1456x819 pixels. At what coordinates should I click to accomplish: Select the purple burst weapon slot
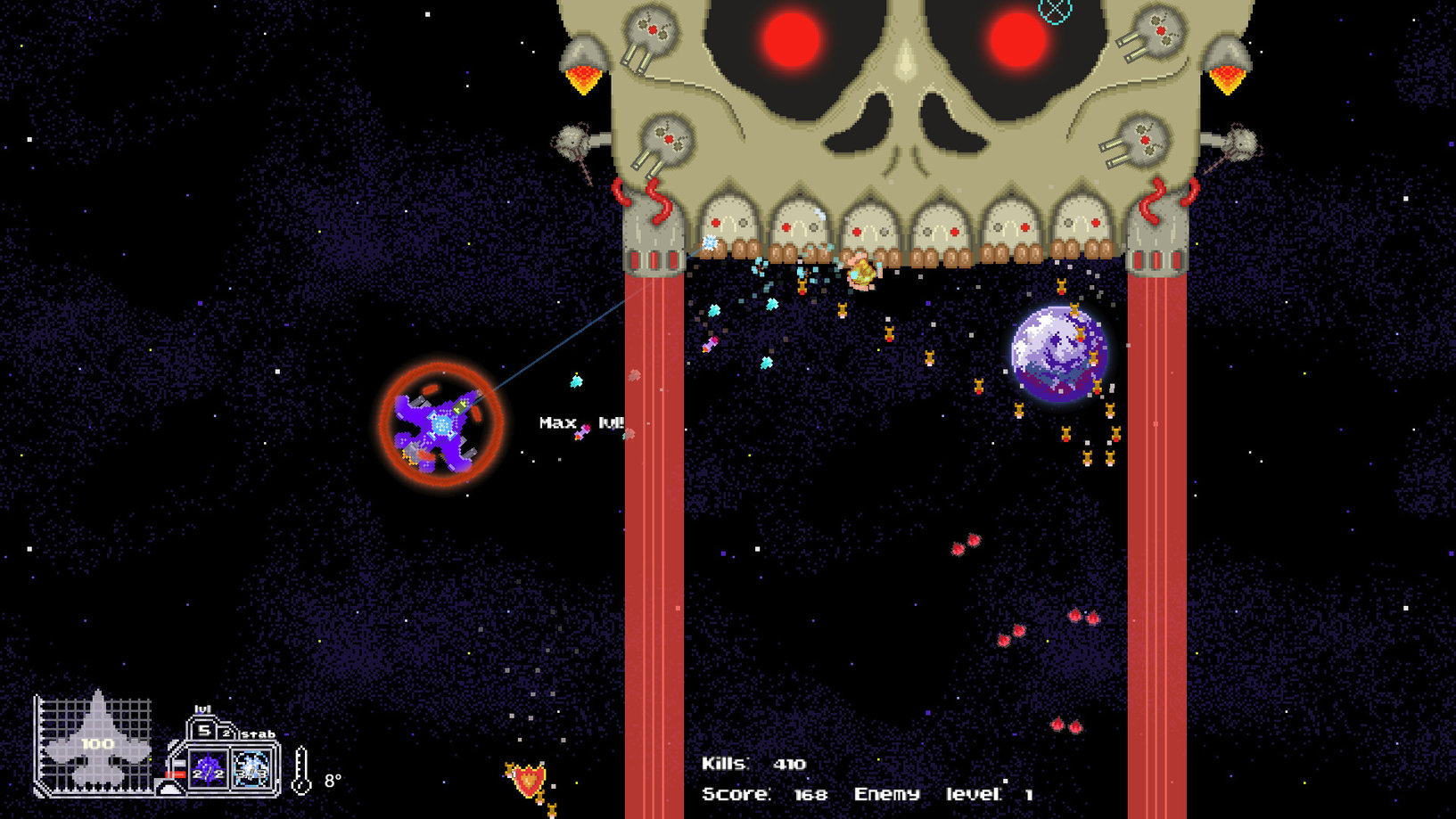[x=209, y=768]
